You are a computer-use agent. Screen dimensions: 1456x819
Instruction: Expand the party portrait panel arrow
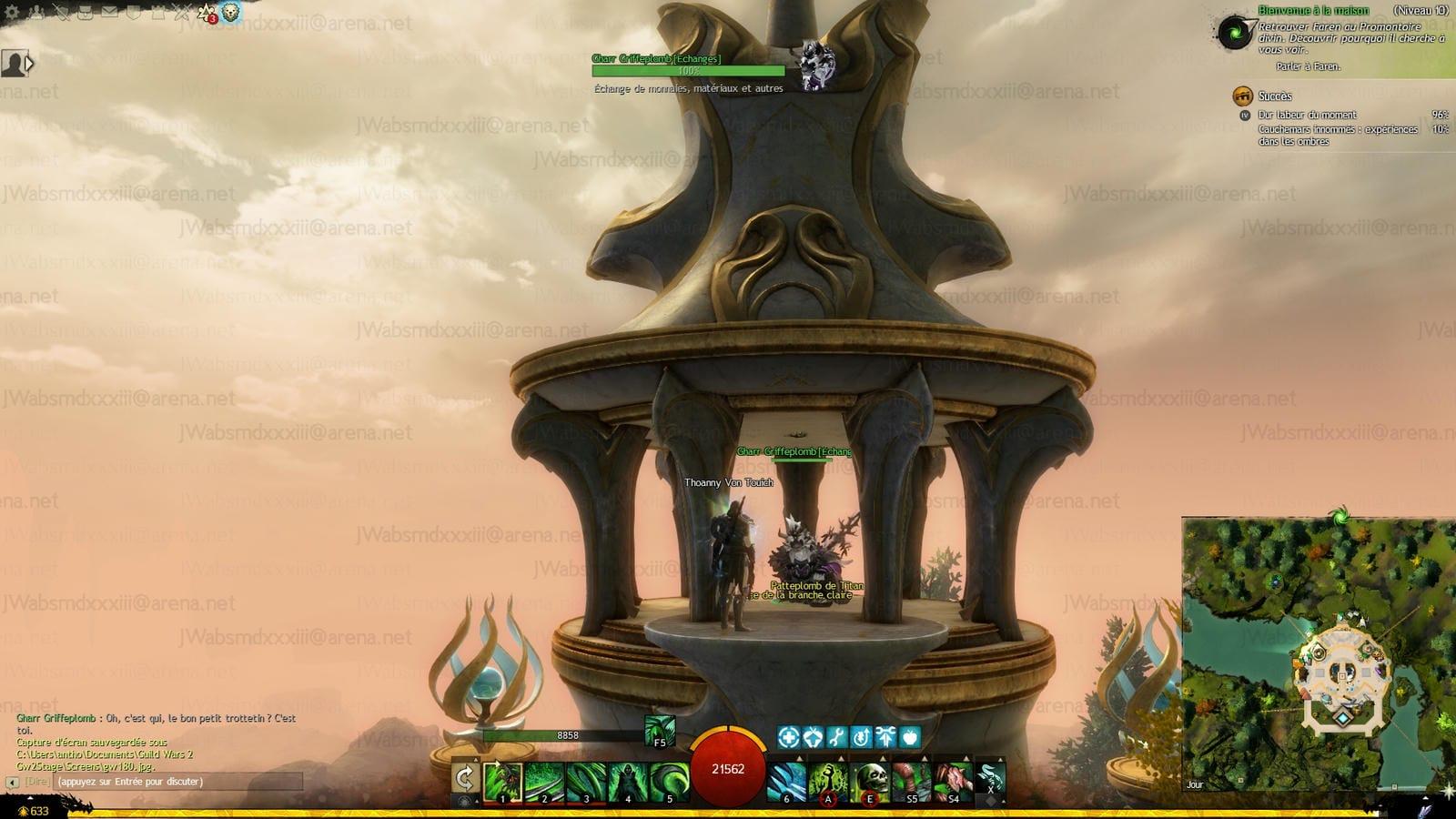coord(30,63)
